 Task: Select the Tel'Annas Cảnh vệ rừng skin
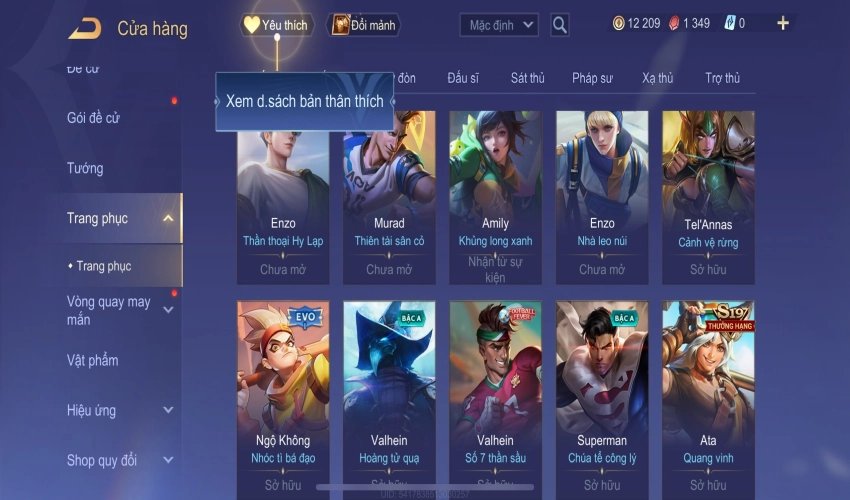[x=708, y=197]
